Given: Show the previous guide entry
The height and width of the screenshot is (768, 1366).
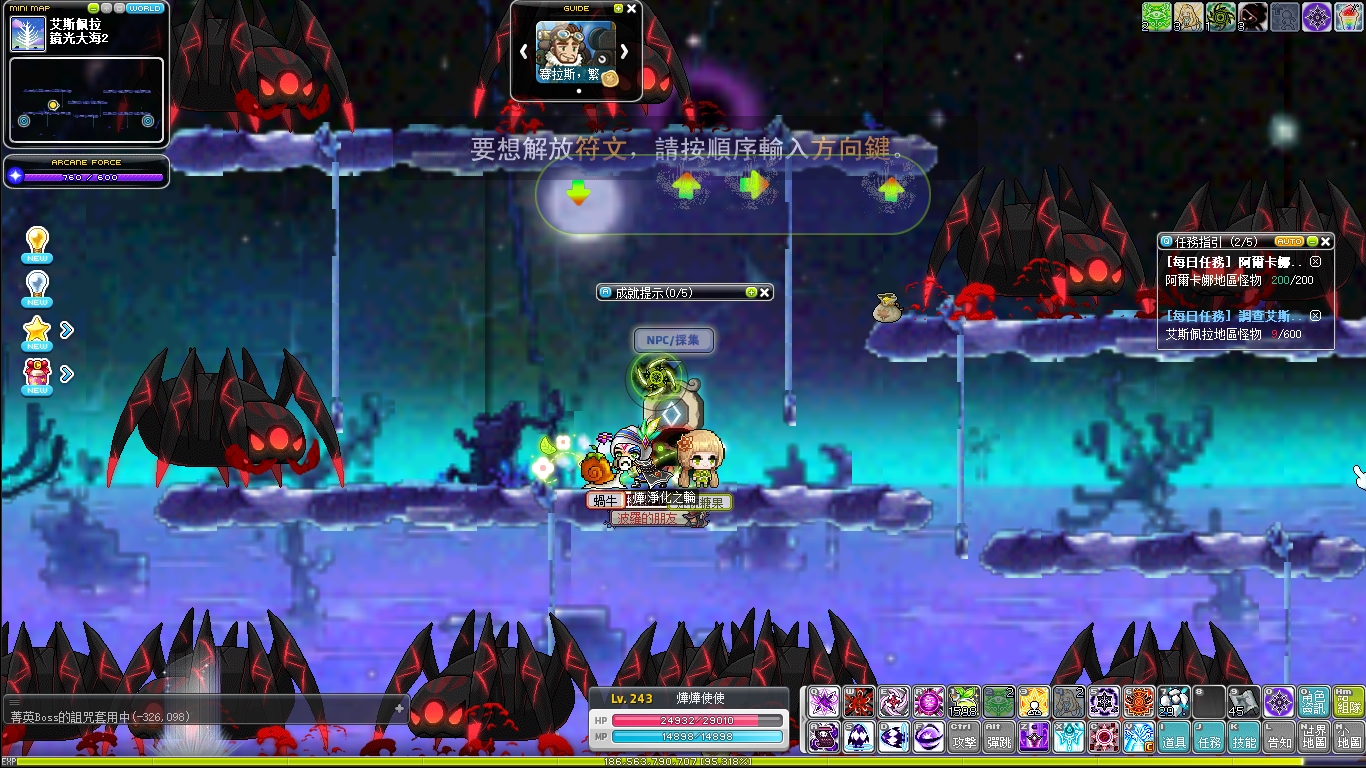Looking at the screenshot, I should point(523,51).
